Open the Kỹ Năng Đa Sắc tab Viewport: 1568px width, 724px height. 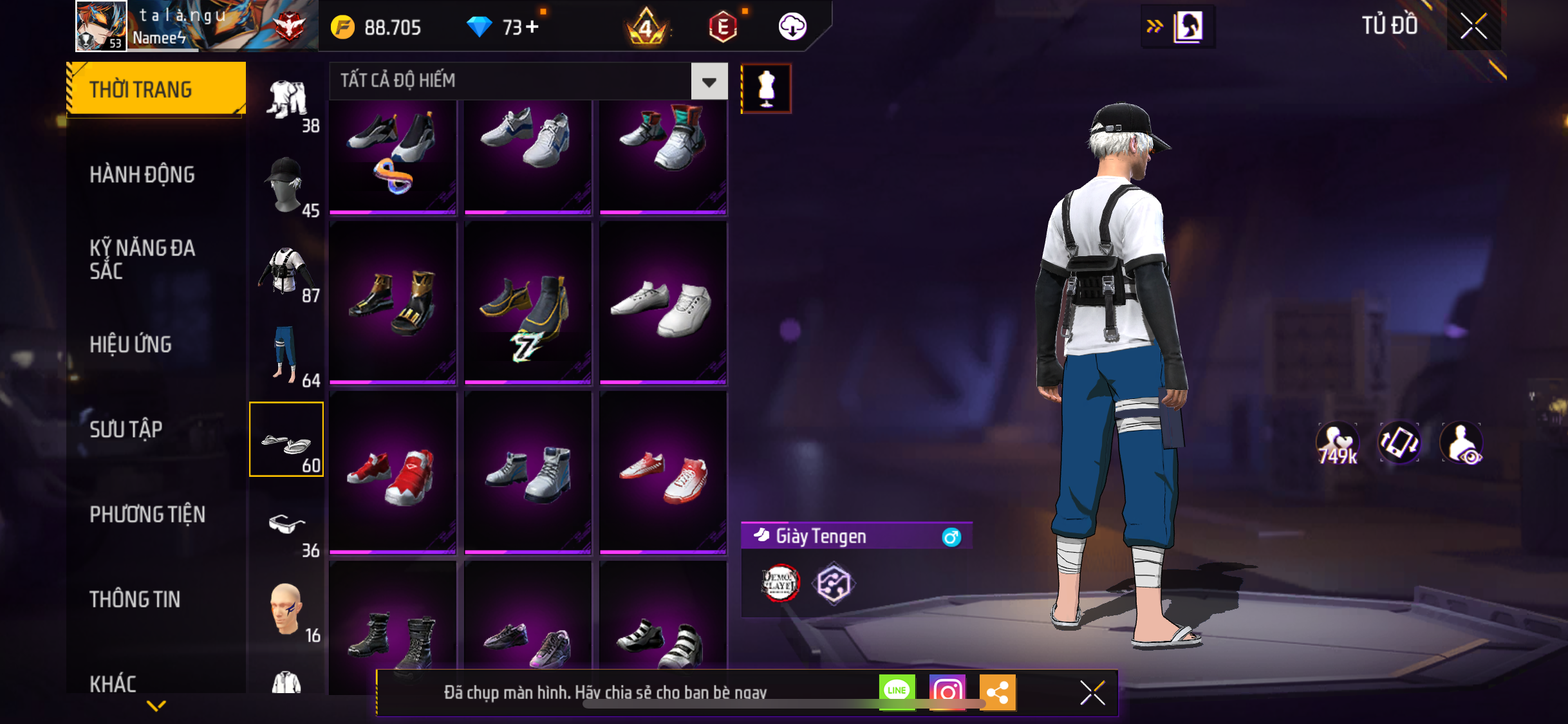click(x=142, y=259)
